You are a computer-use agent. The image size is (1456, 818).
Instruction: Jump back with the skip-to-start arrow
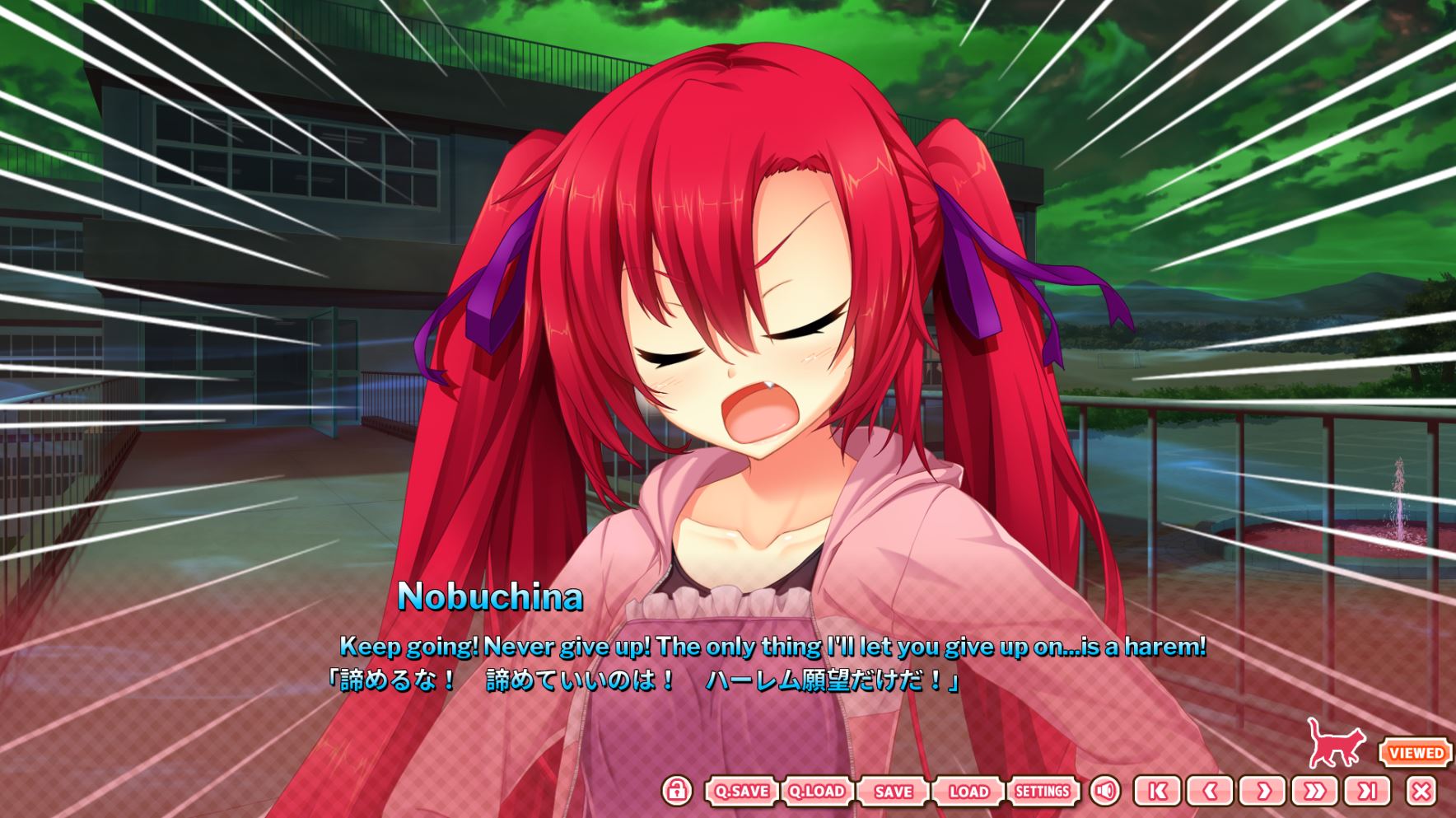(1157, 792)
